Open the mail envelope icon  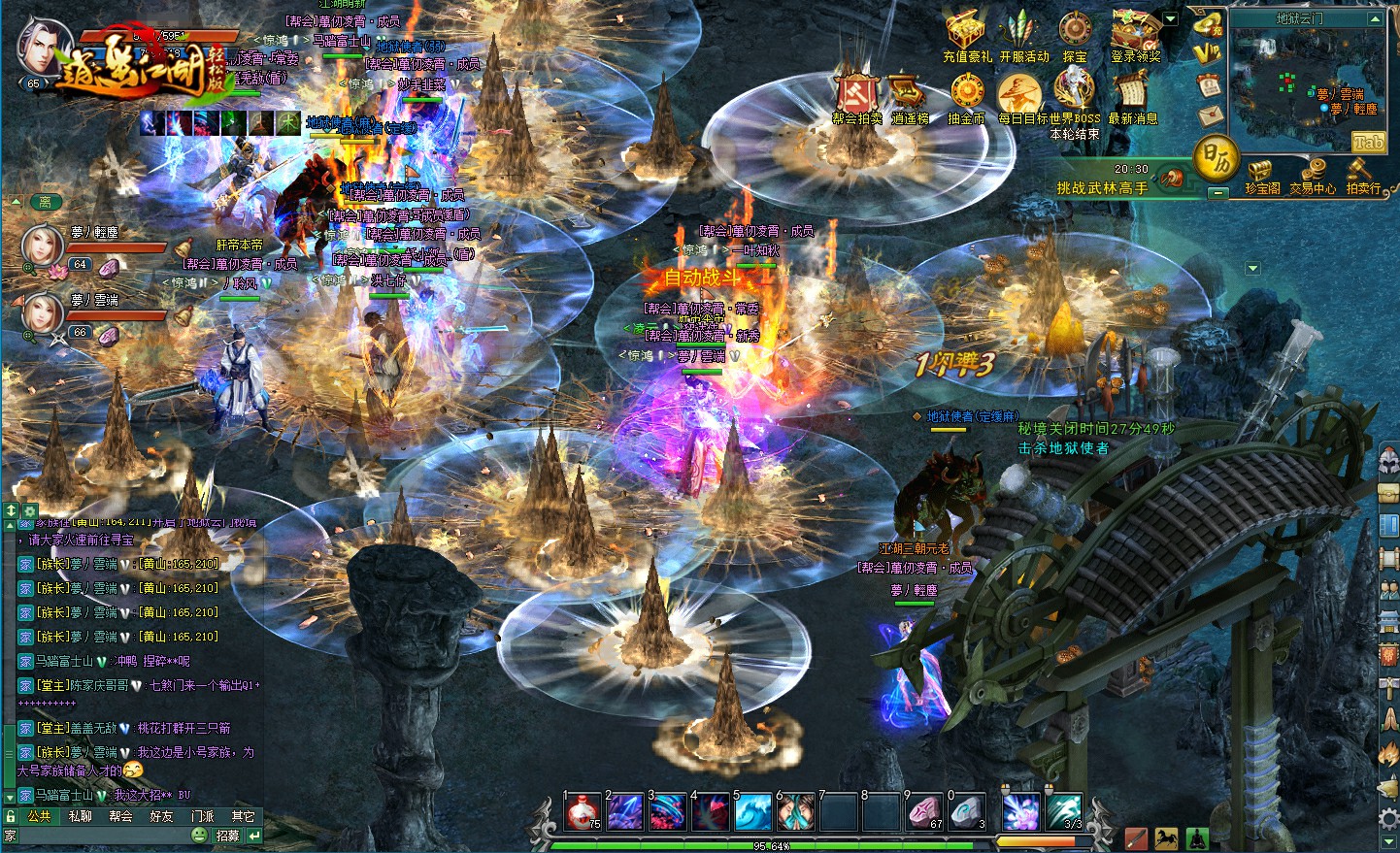[1210, 116]
